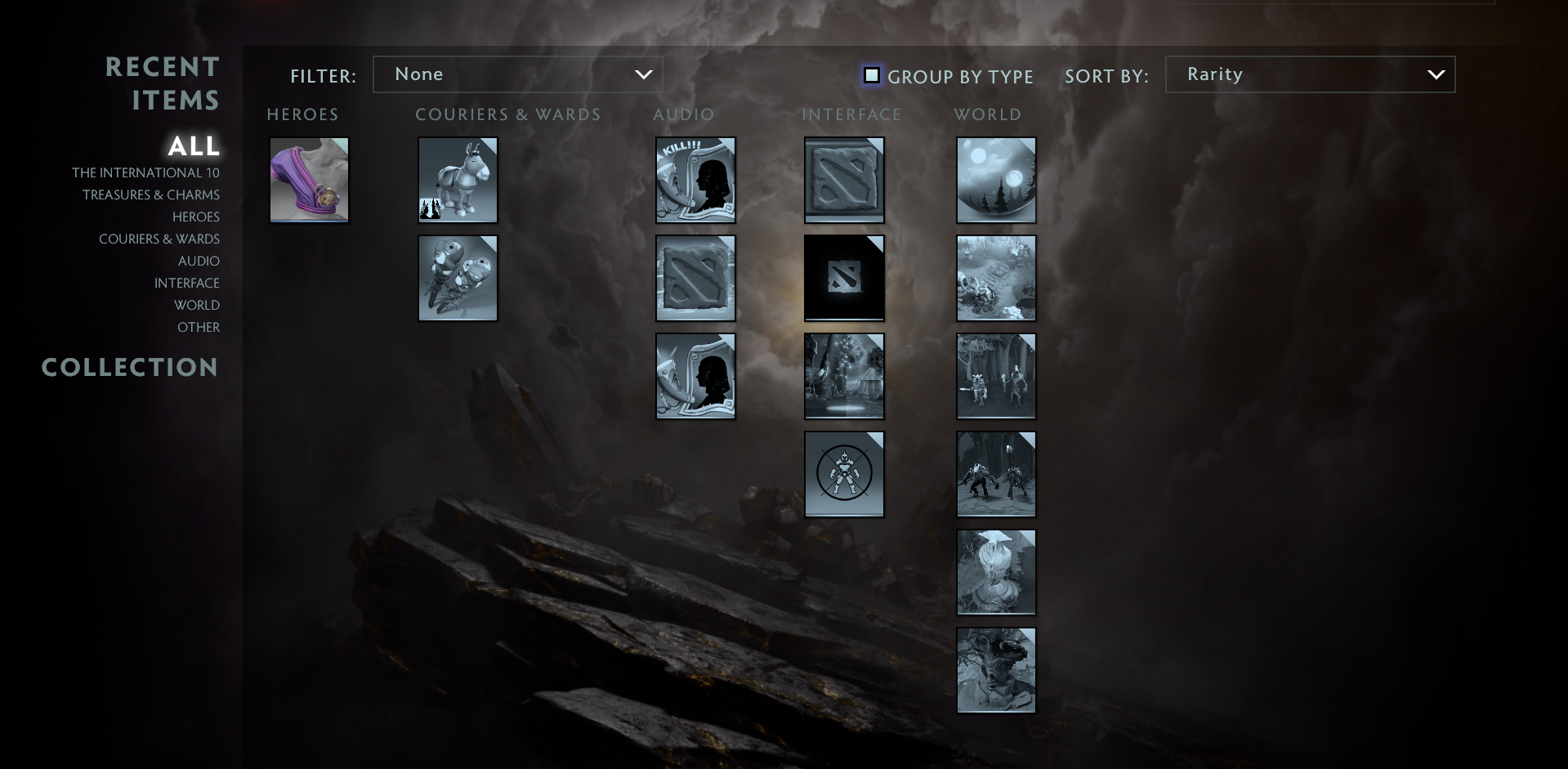This screenshot has height=769, width=1568.
Task: Open the COLLECTION section
Action: point(129,367)
